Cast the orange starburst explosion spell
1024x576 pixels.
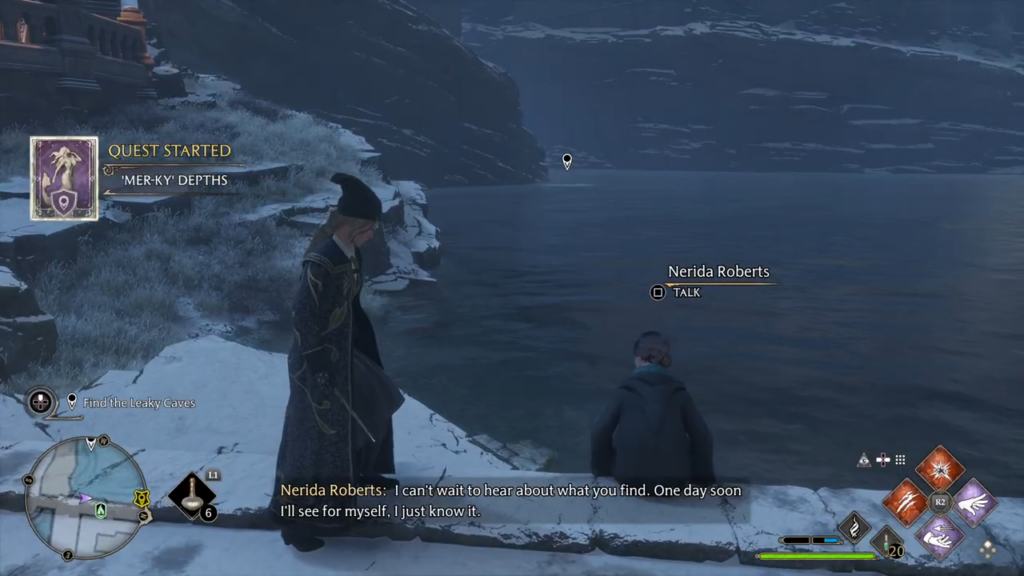pos(940,468)
